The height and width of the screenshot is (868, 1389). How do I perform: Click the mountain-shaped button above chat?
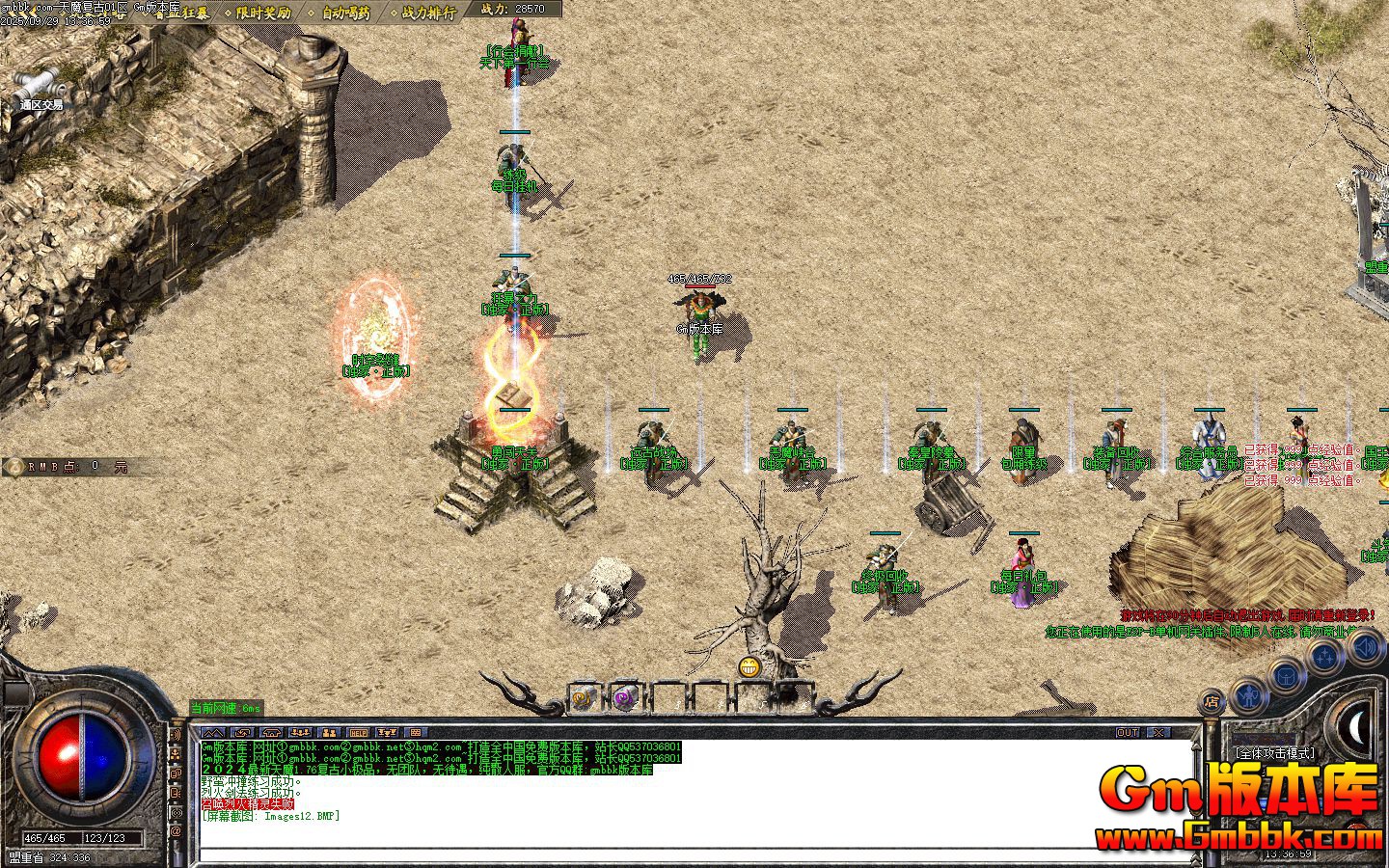click(x=213, y=733)
